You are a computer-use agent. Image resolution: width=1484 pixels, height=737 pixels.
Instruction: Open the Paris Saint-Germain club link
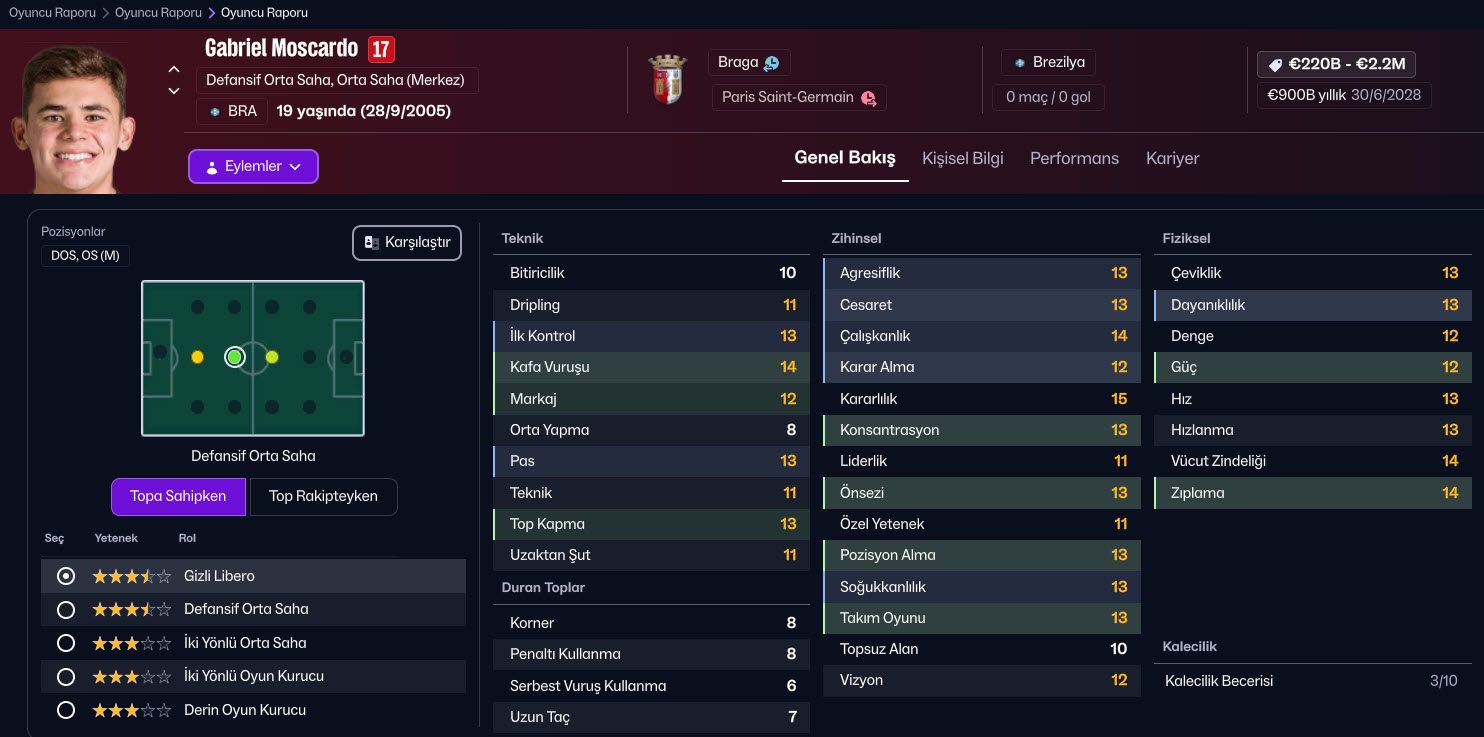coord(798,97)
